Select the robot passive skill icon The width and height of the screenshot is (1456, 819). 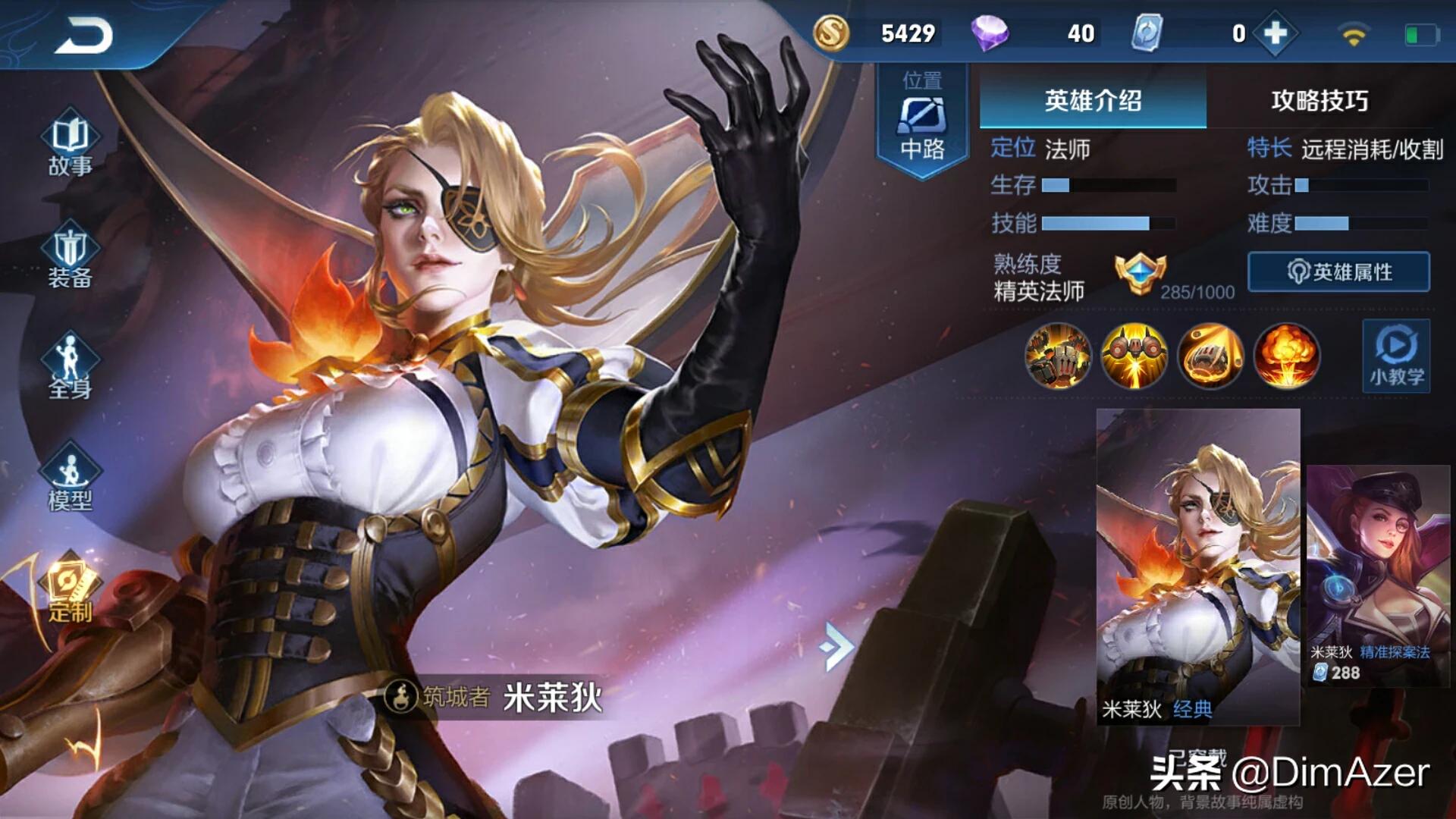[x=1058, y=356]
